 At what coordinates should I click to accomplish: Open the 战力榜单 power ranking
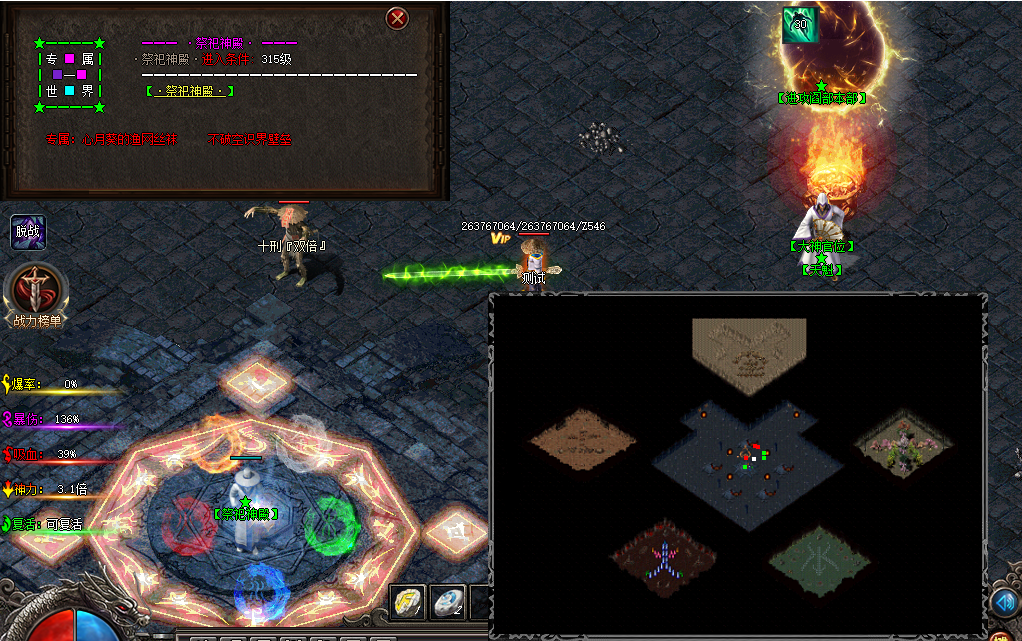37,295
